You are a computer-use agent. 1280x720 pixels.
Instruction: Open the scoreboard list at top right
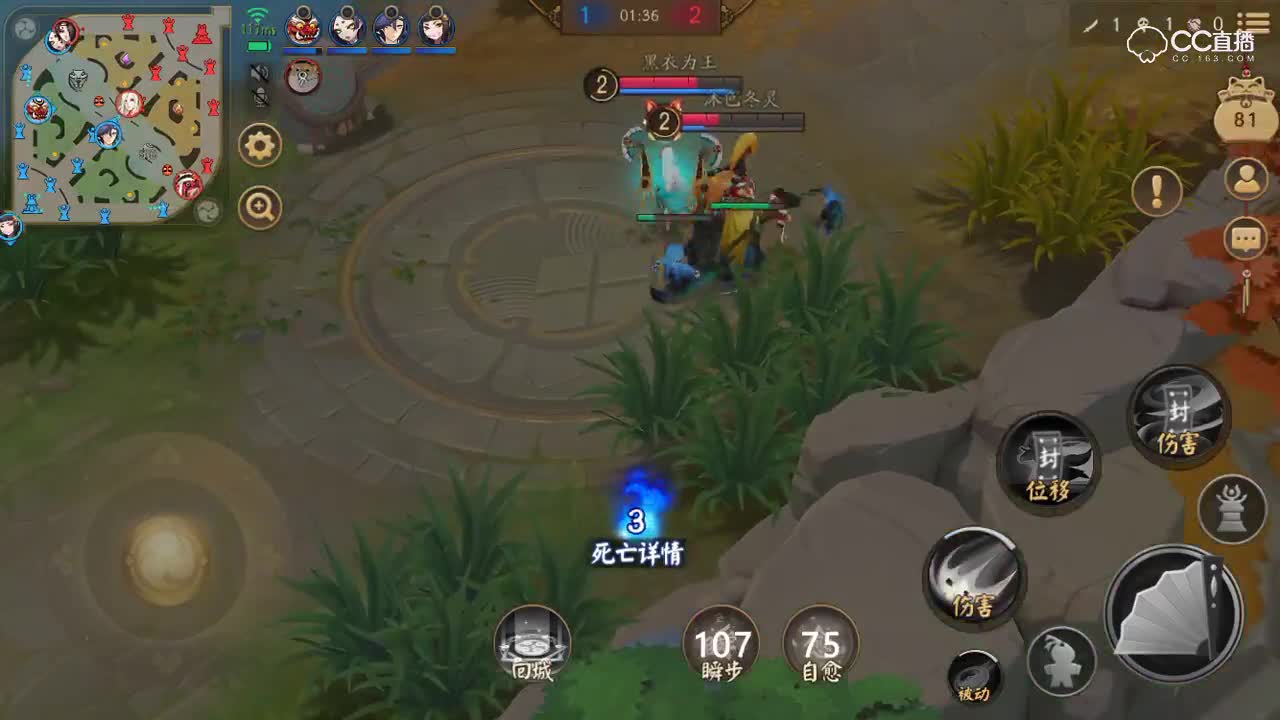click(x=1251, y=21)
